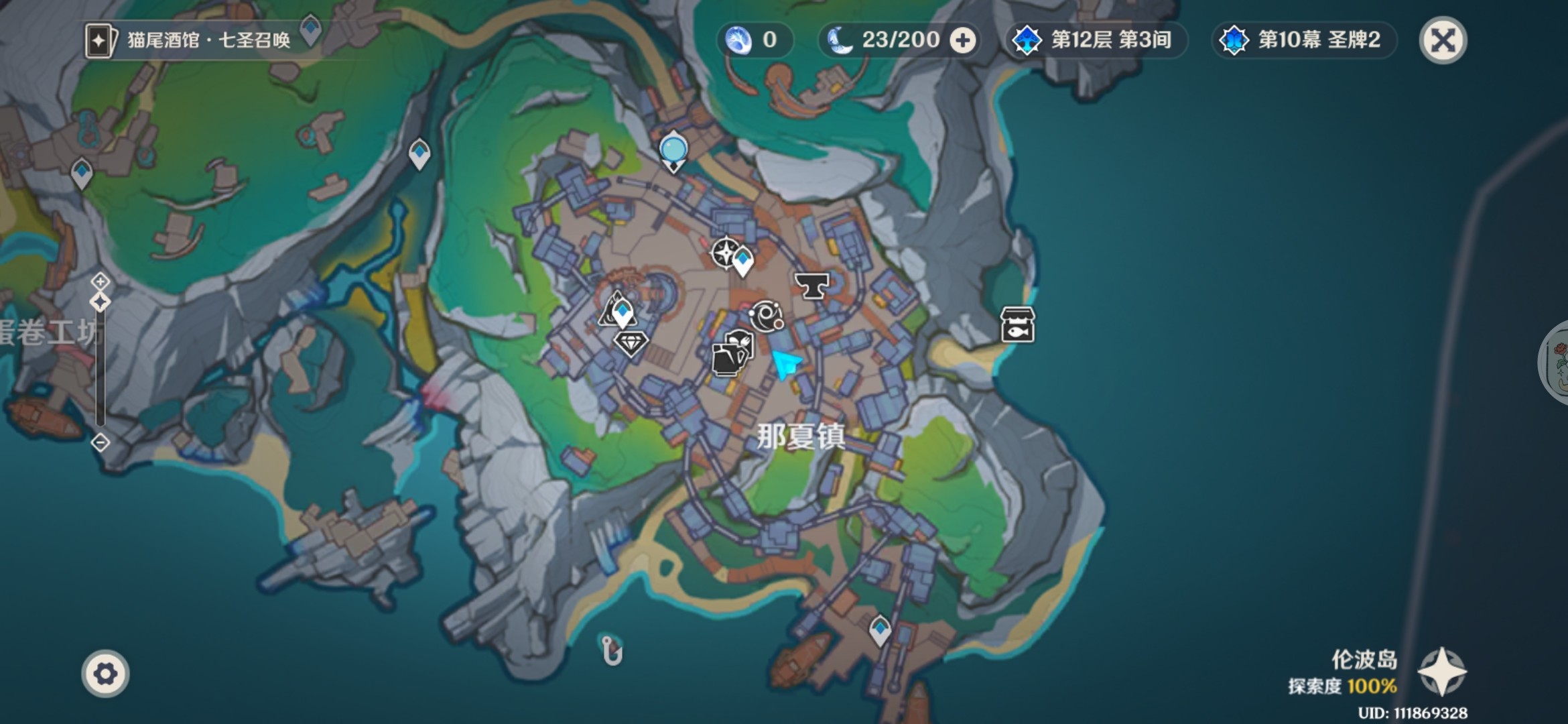
Task: Select the fishing hook spot marker
Action: click(612, 650)
